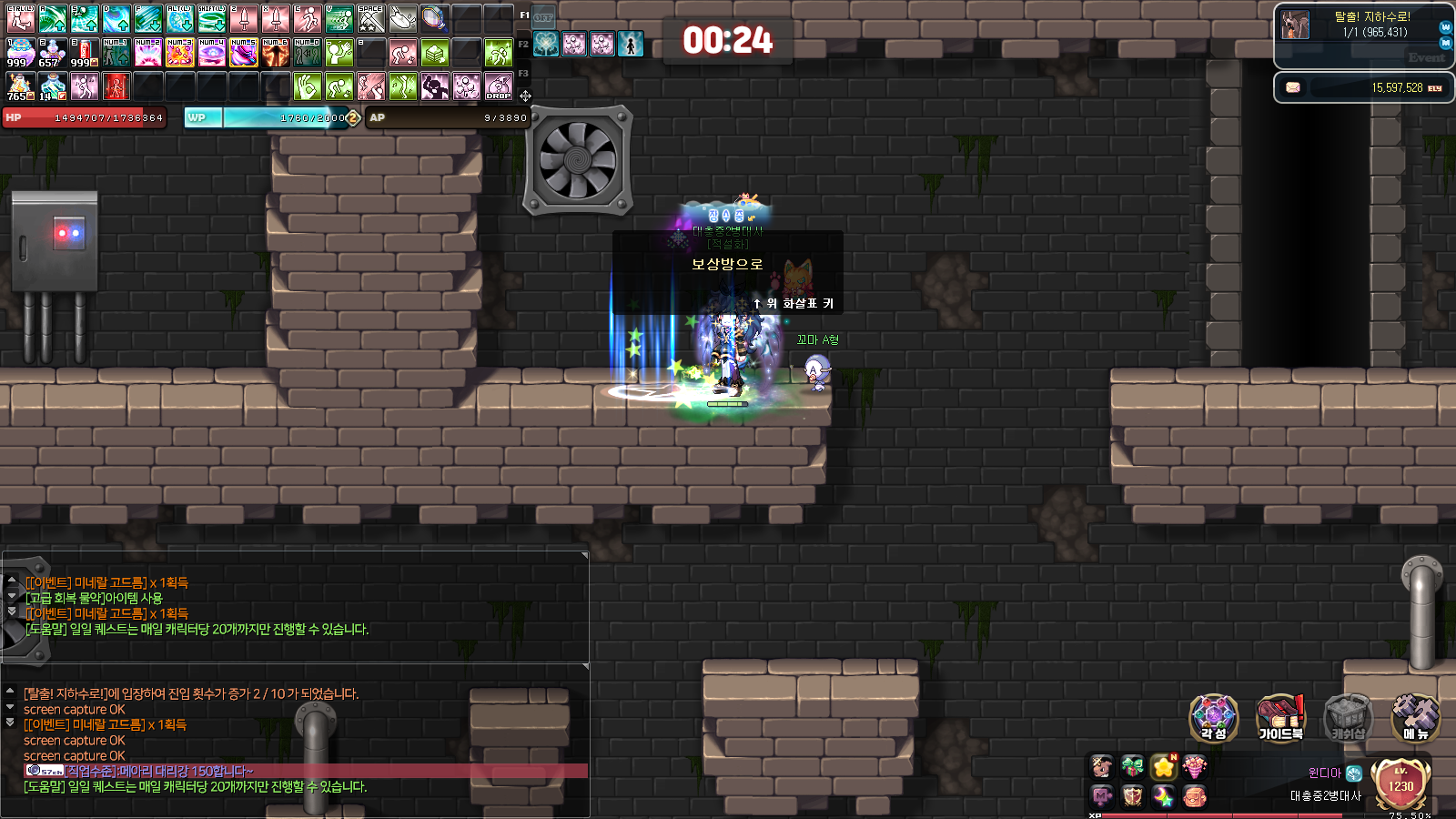This screenshot has width=1456, height=819.
Task: Open the 각성 awakening panel
Action: [1213, 718]
